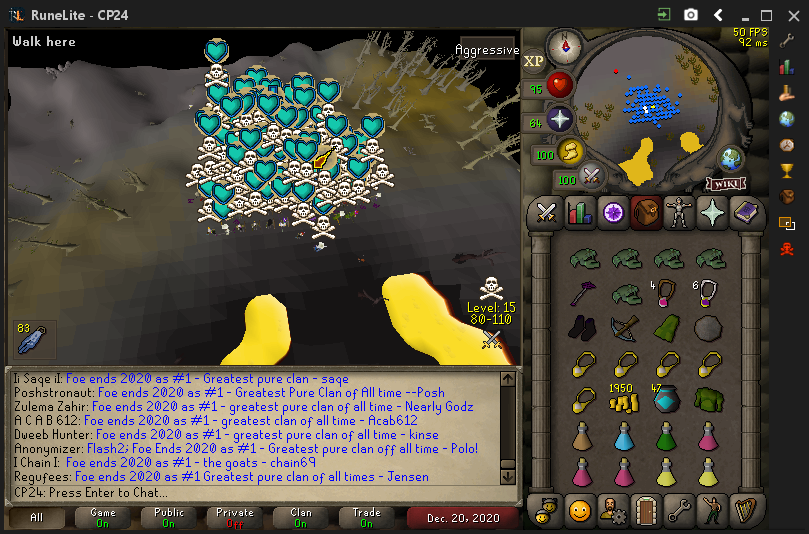Select the crossbow in the inventory
The height and width of the screenshot is (534, 809).
[625, 328]
